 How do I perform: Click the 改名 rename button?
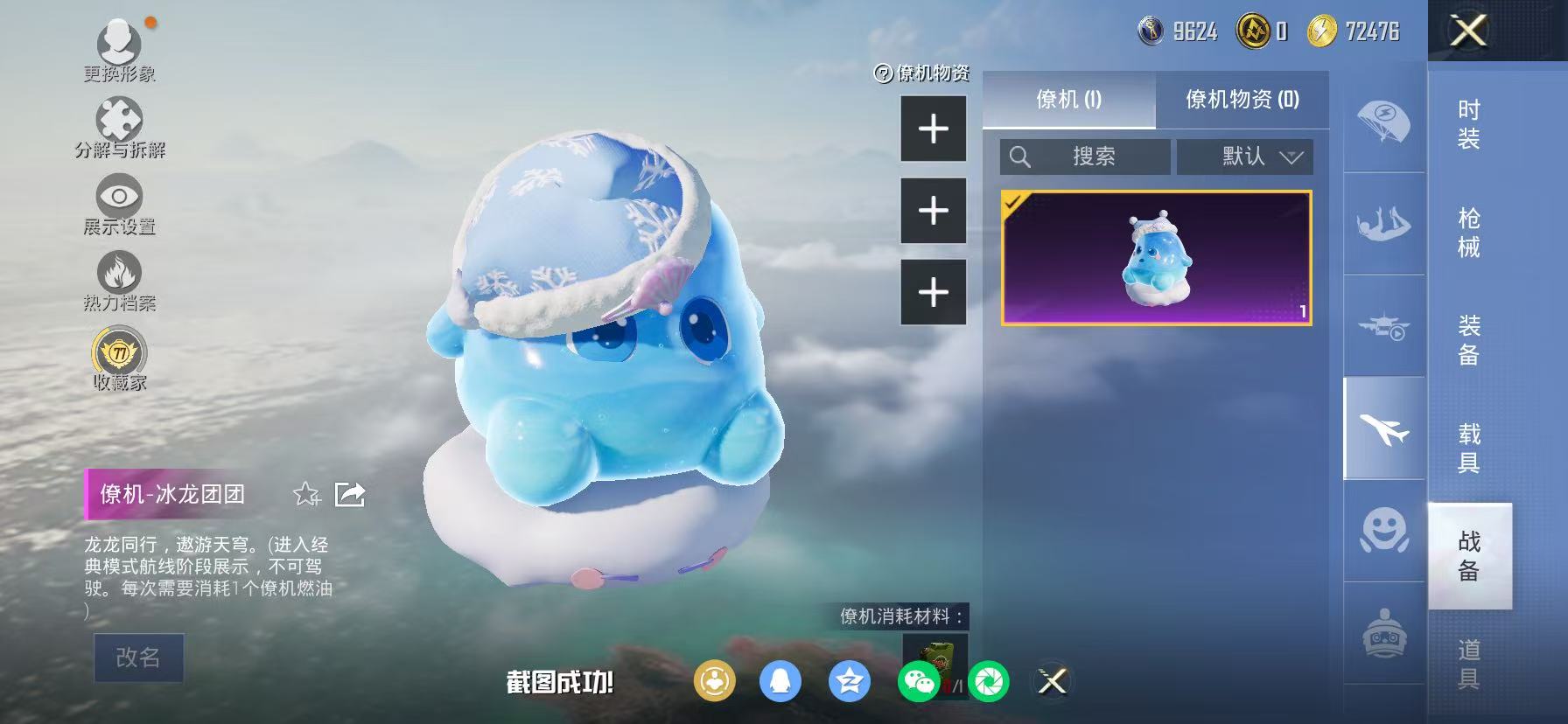pyautogui.click(x=138, y=658)
